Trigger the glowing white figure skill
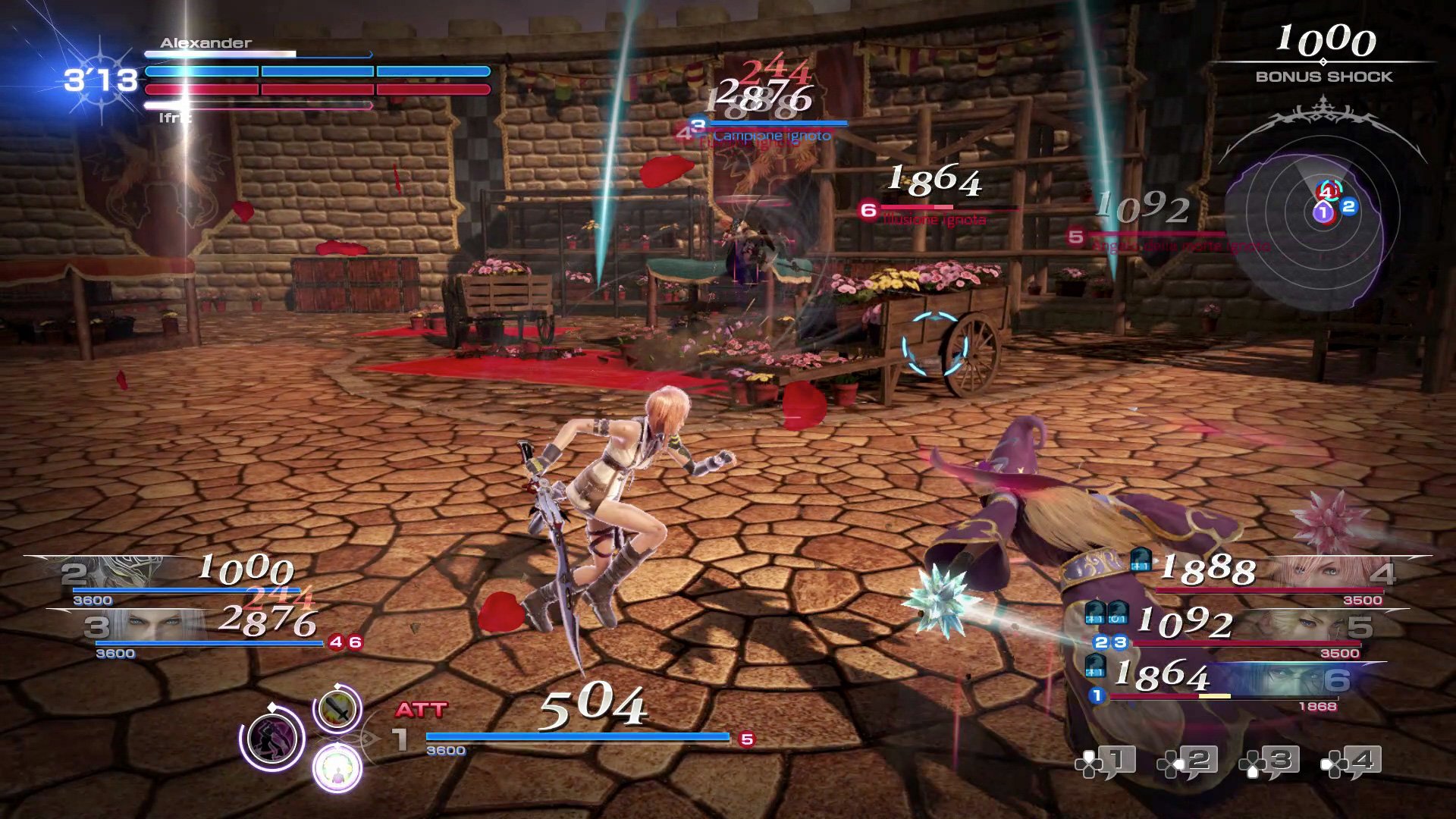 coord(337,767)
